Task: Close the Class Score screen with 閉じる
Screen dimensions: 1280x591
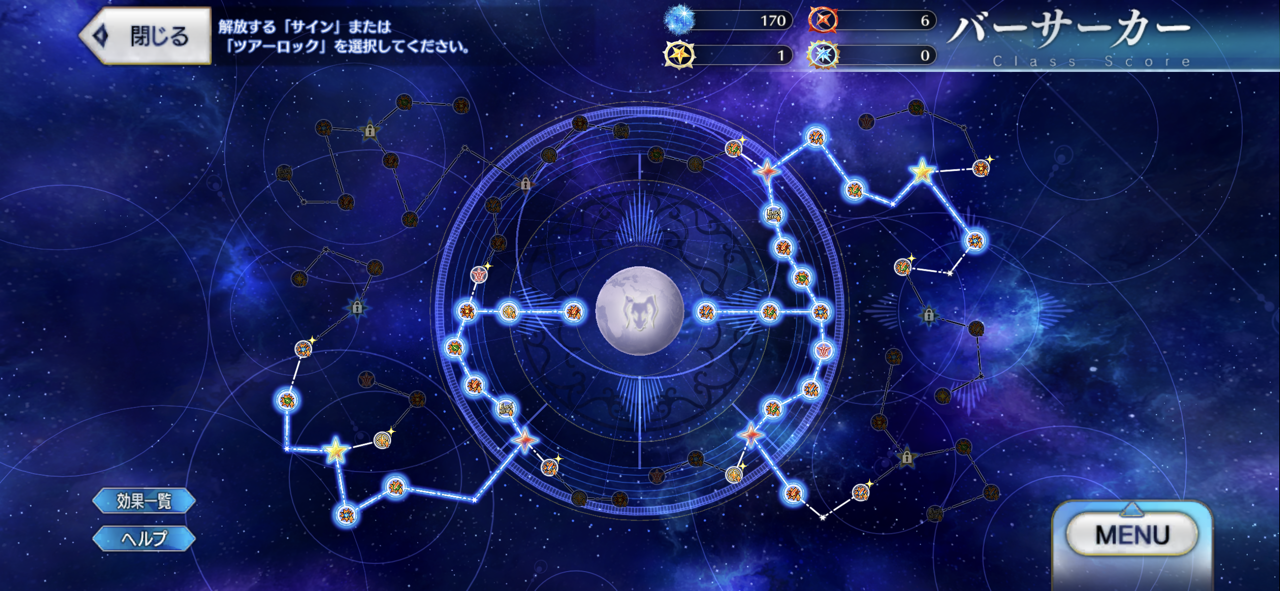Action: (x=146, y=37)
